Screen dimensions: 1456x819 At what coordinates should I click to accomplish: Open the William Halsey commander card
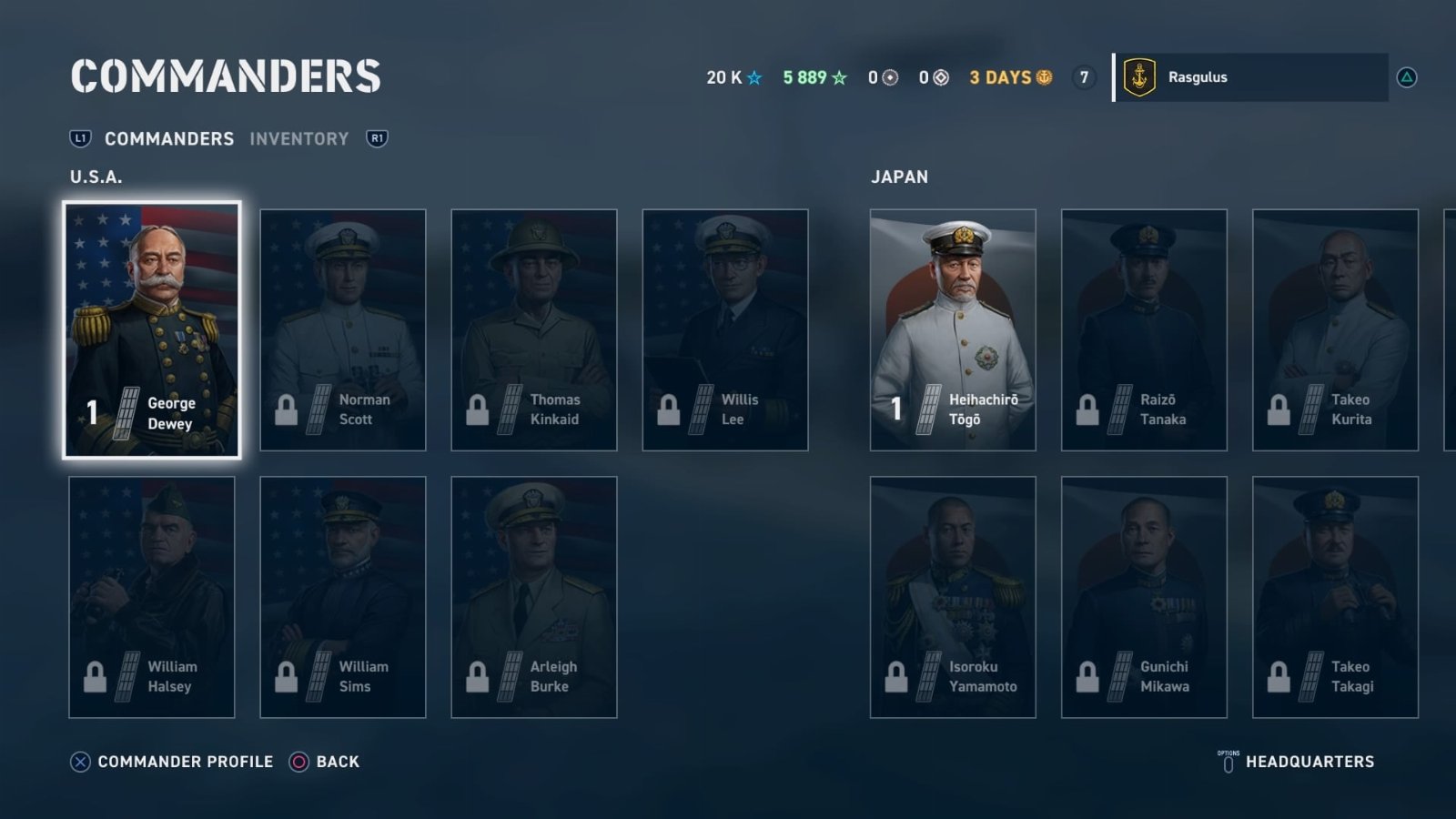point(152,597)
